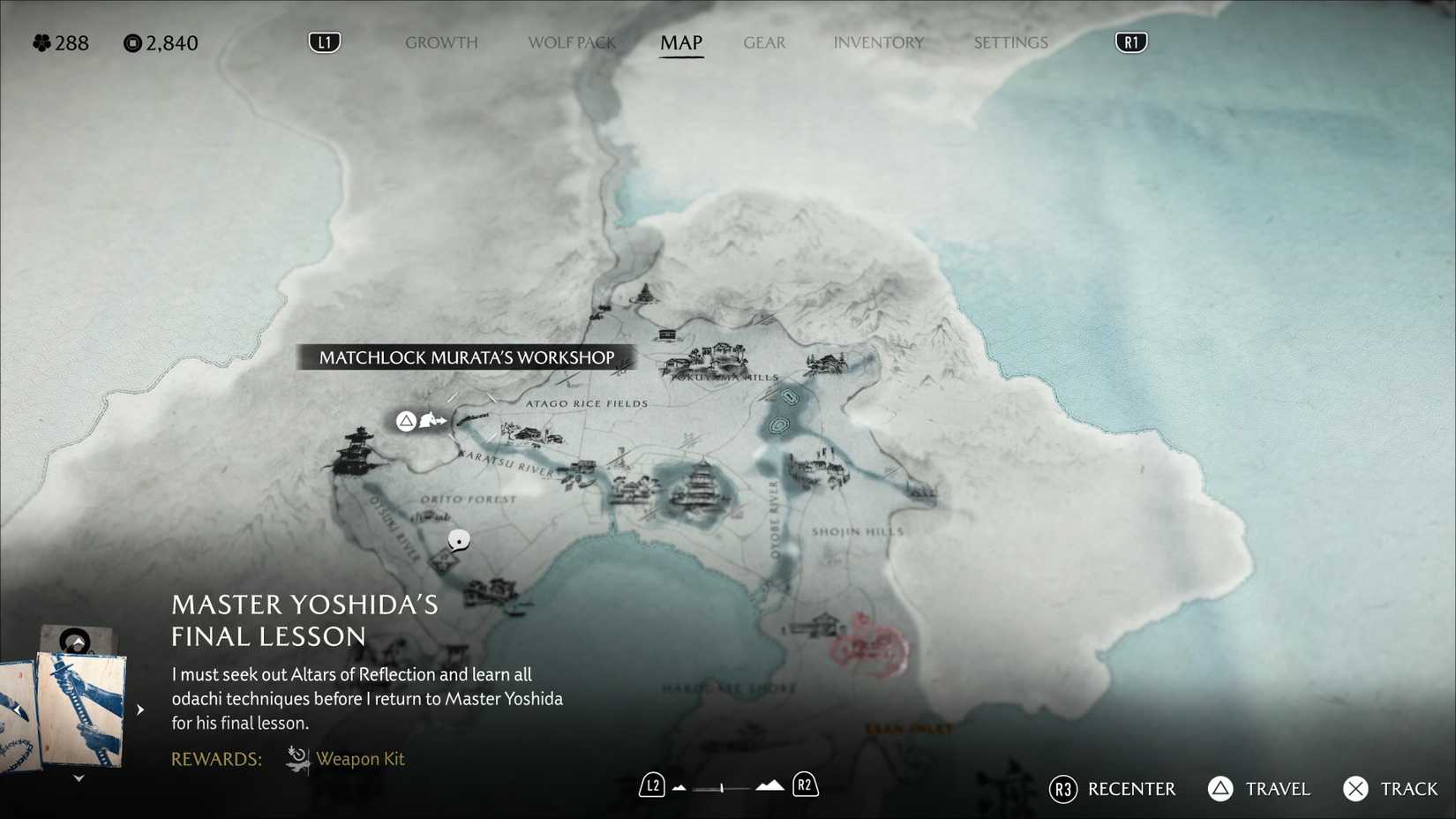This screenshot has width=1456, height=819.
Task: Switch to the Inventory tab
Action: point(878,42)
